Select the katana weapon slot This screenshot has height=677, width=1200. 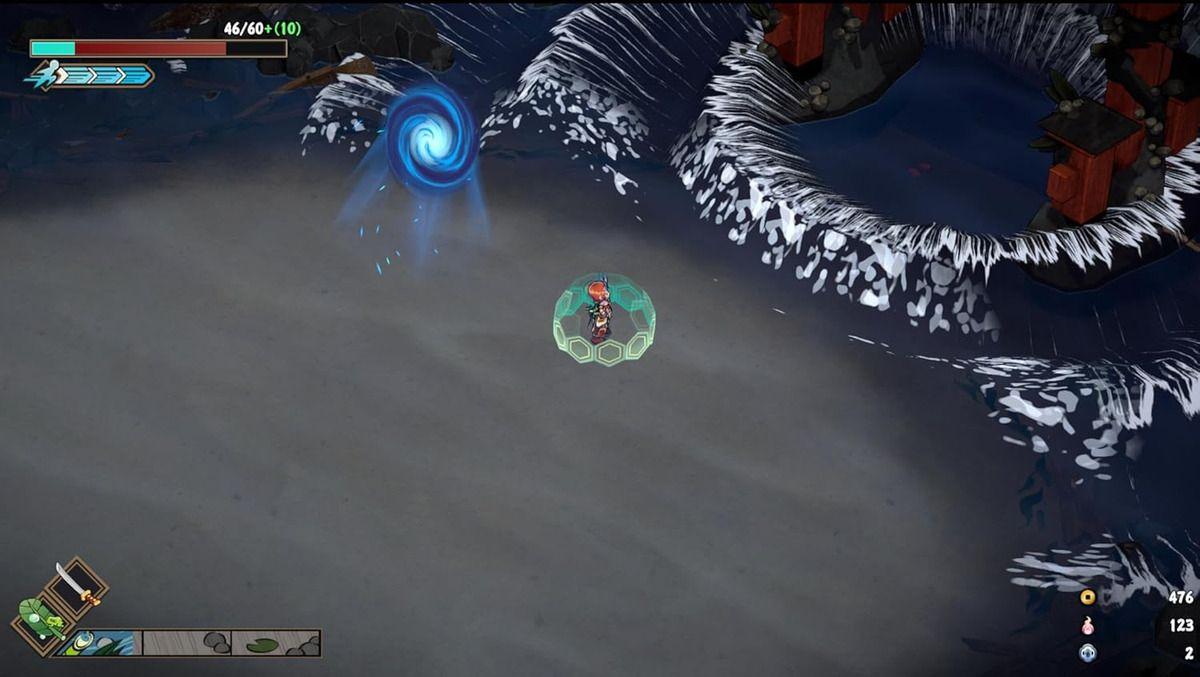[75, 585]
